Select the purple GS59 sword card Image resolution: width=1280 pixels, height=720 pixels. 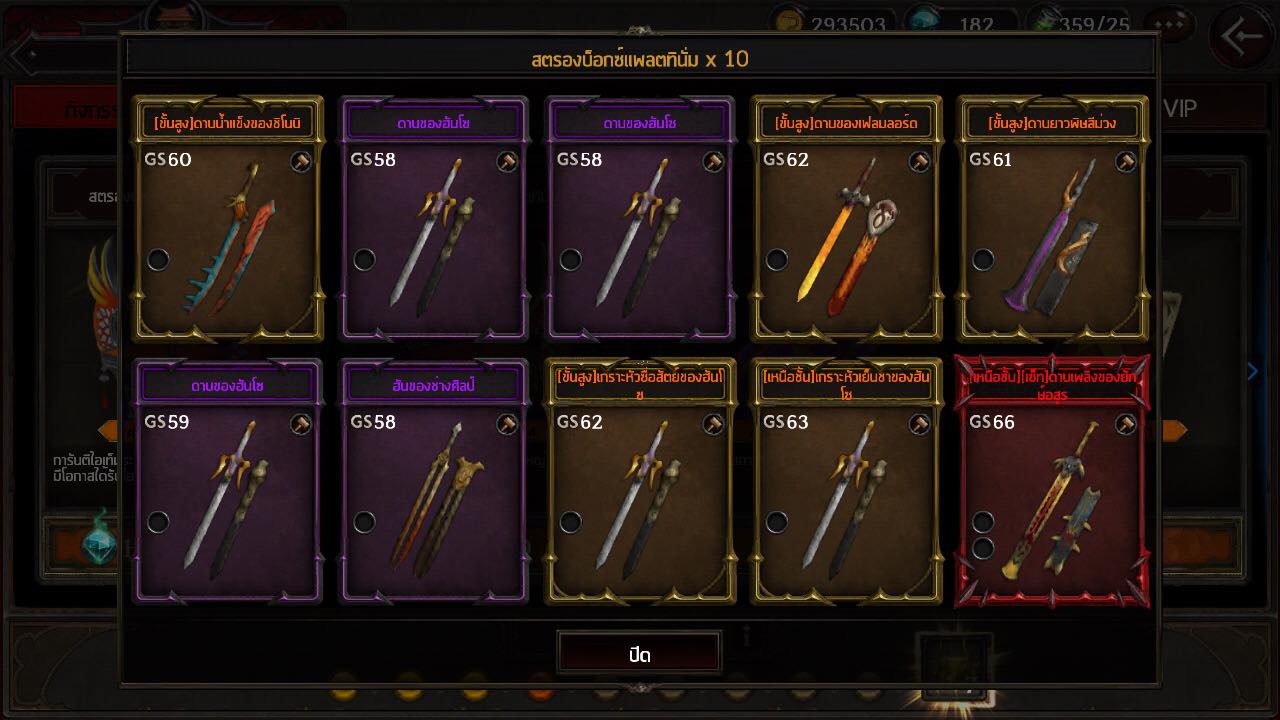(x=228, y=483)
